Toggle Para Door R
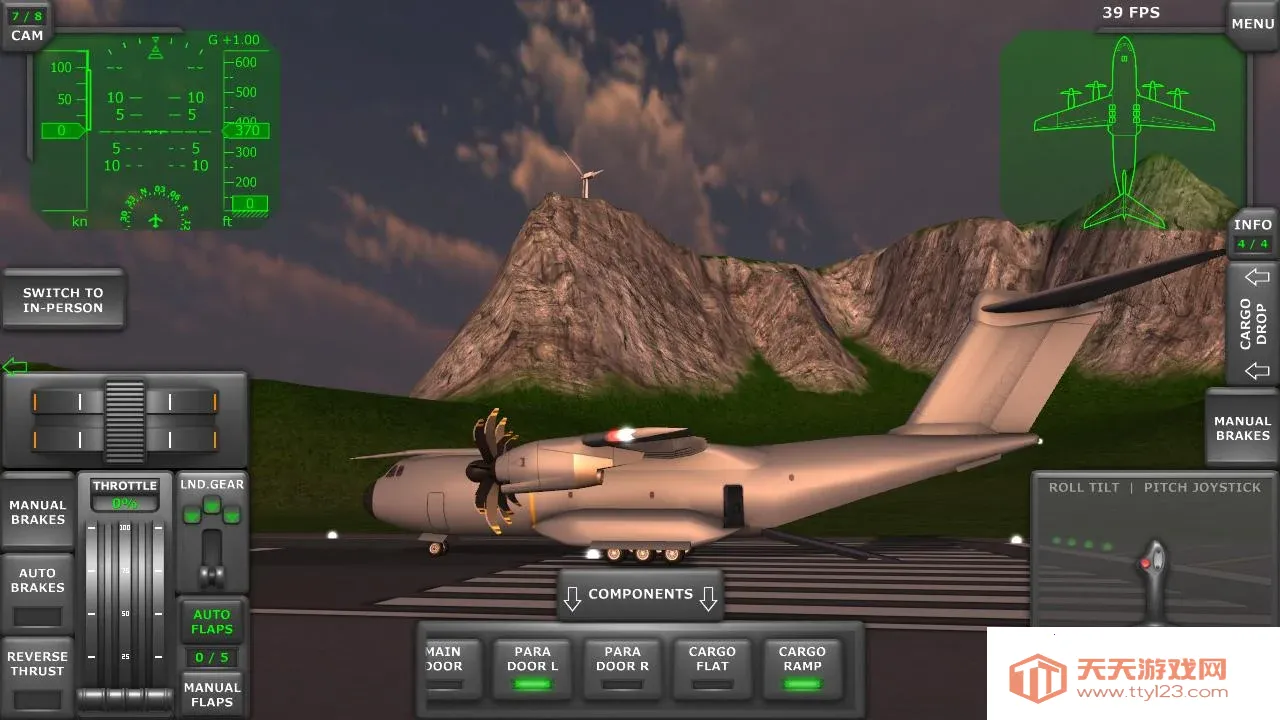The width and height of the screenshot is (1280, 720). pyautogui.click(x=622, y=667)
